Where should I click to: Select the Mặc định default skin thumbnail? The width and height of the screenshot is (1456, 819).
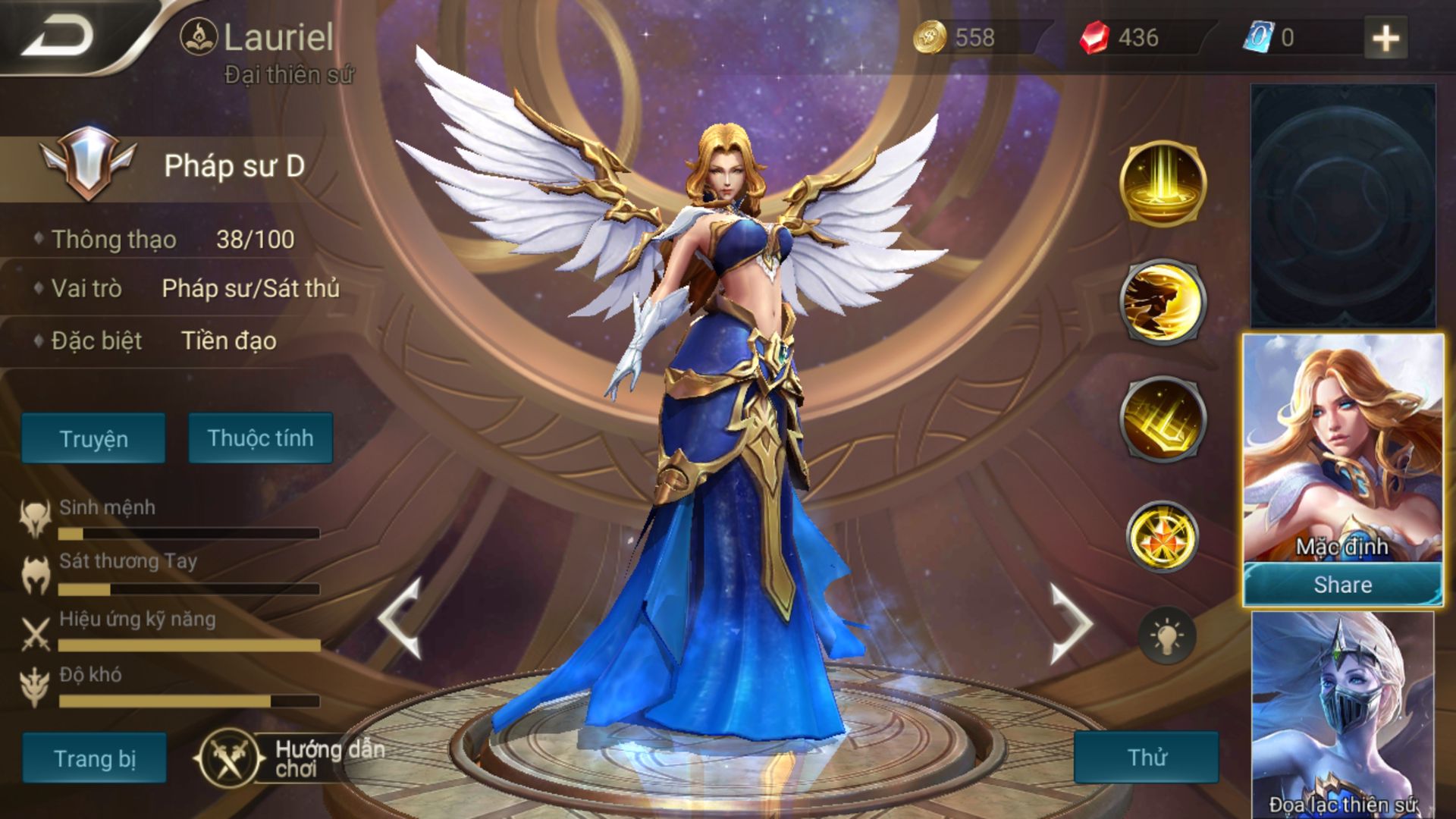coord(1342,447)
